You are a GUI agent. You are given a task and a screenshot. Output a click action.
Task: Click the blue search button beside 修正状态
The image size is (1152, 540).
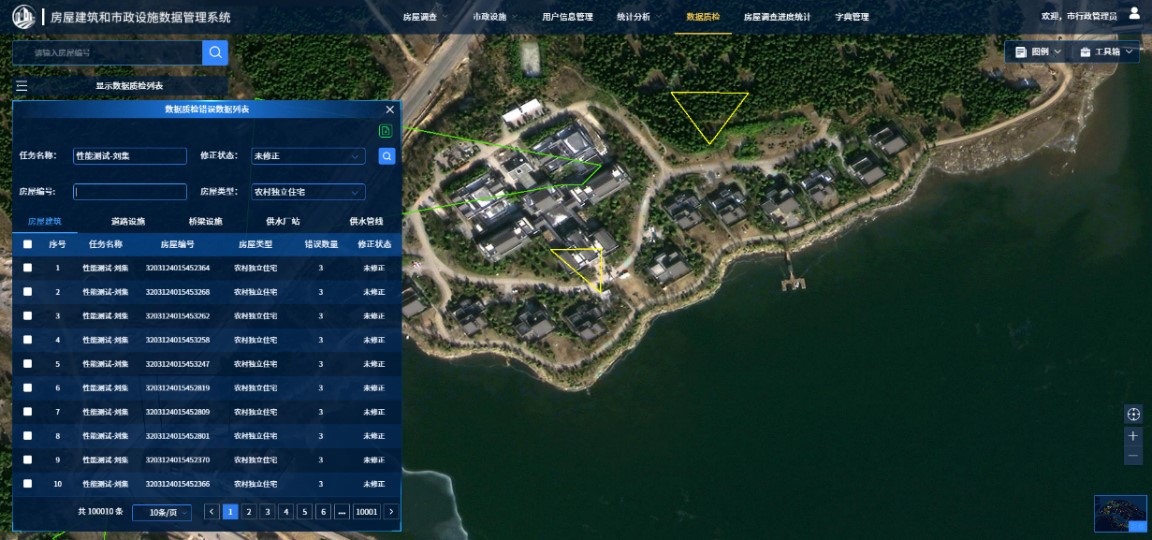coord(387,156)
